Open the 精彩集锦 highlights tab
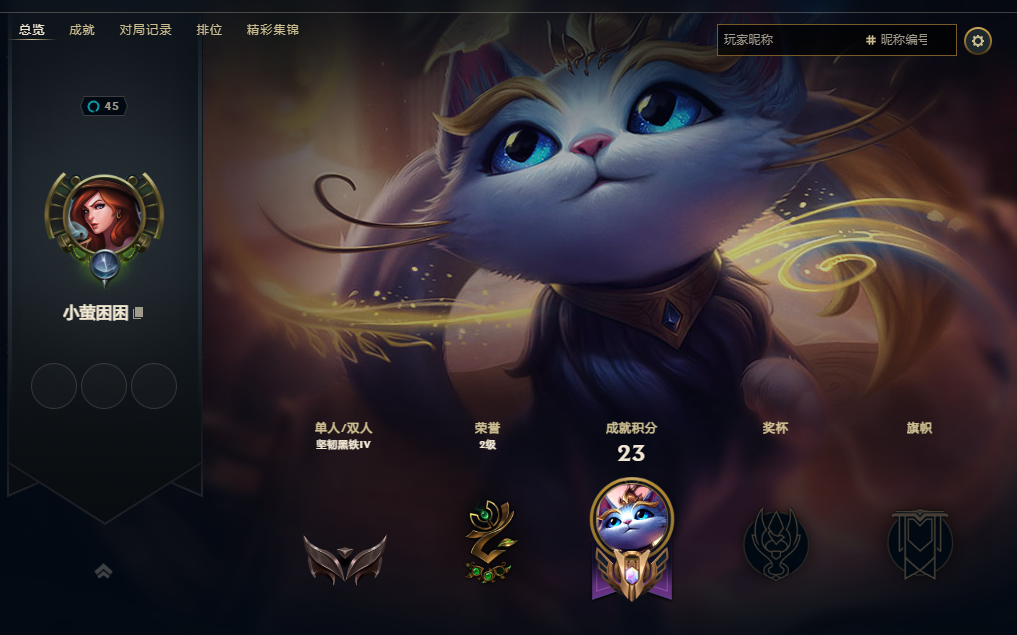Viewport: 1017px width, 635px height. point(273,30)
